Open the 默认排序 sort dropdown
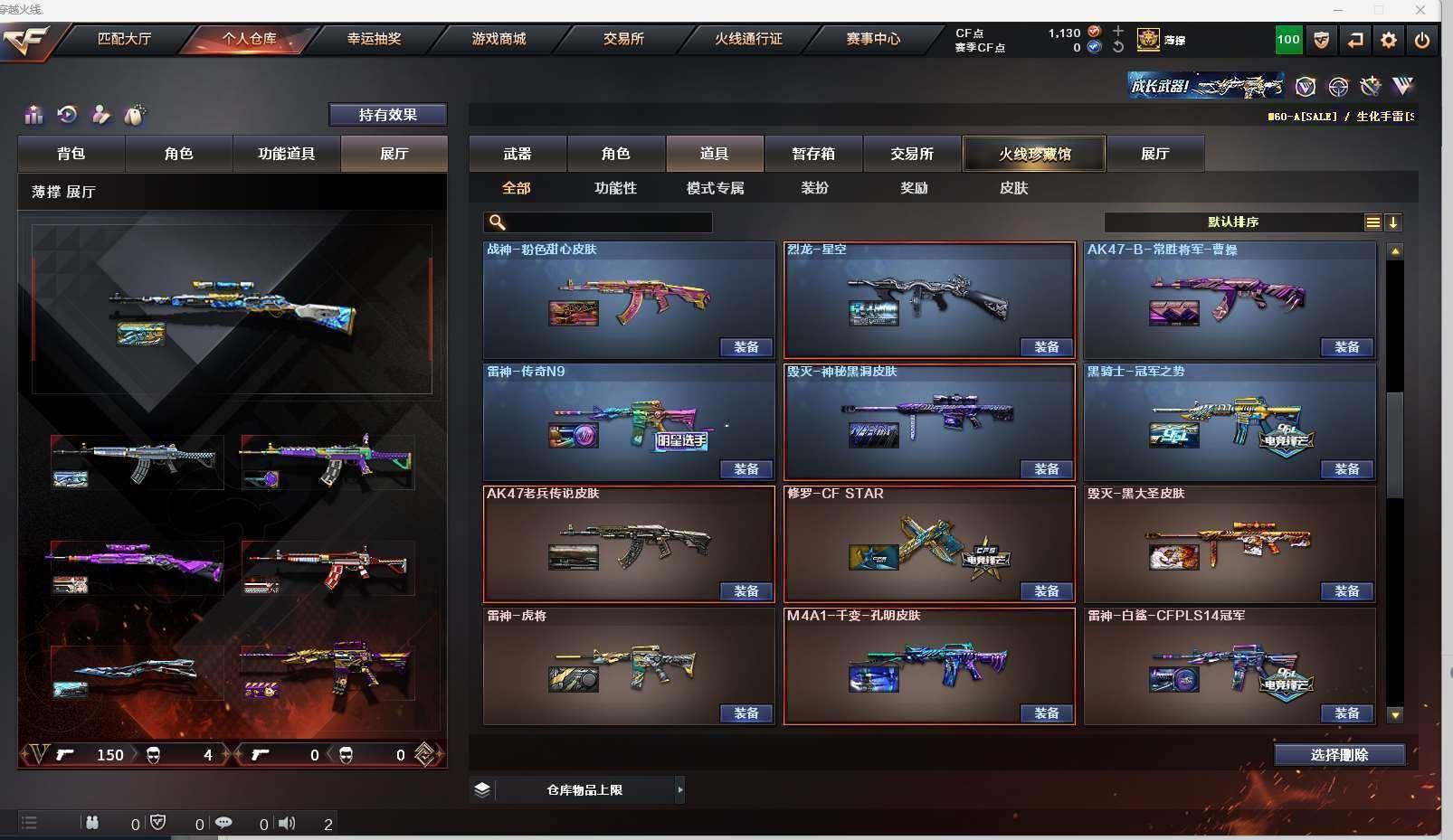 (1233, 222)
